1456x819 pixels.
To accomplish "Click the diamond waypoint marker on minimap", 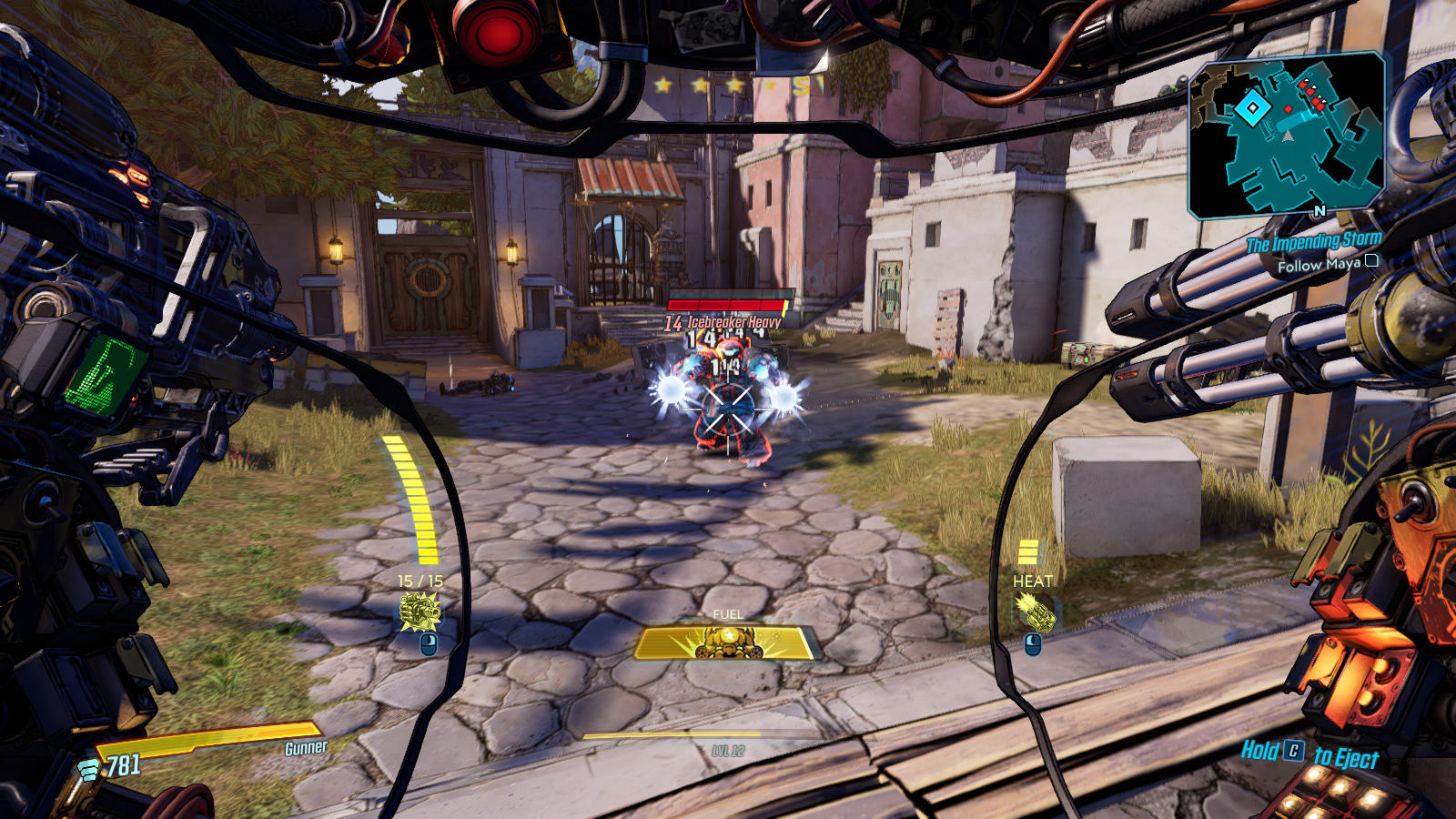I will 1252,108.
